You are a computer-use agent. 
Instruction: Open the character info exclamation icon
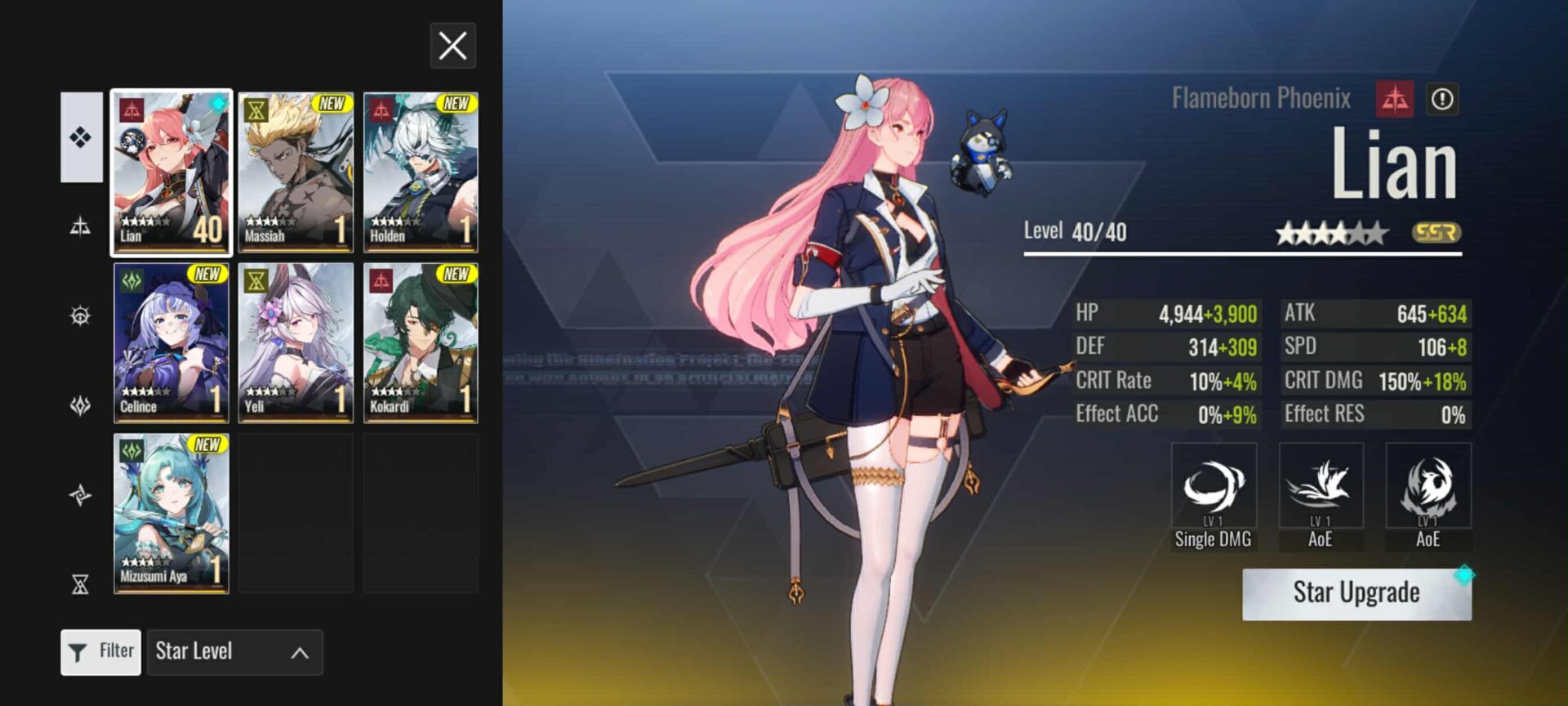click(1442, 100)
